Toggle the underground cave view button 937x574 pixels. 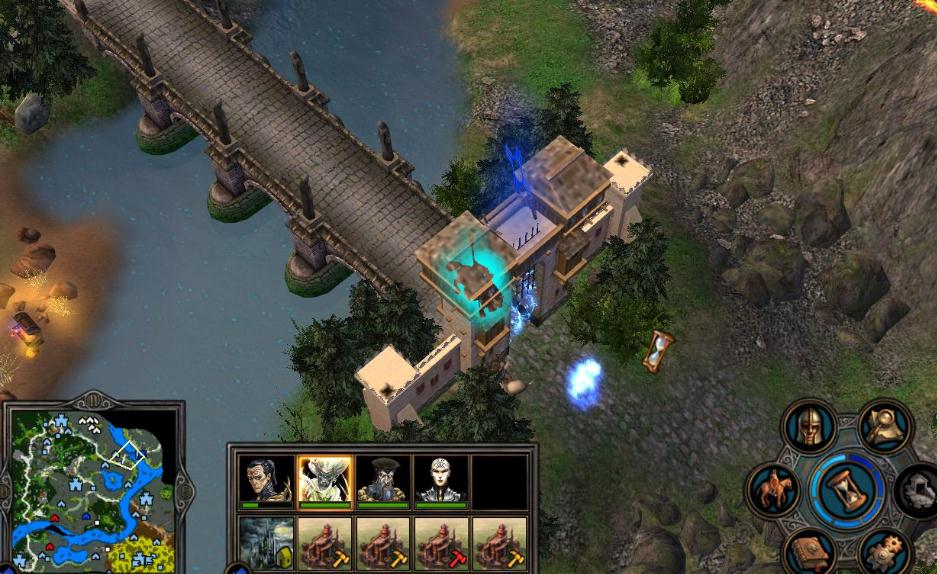click(x=918, y=490)
